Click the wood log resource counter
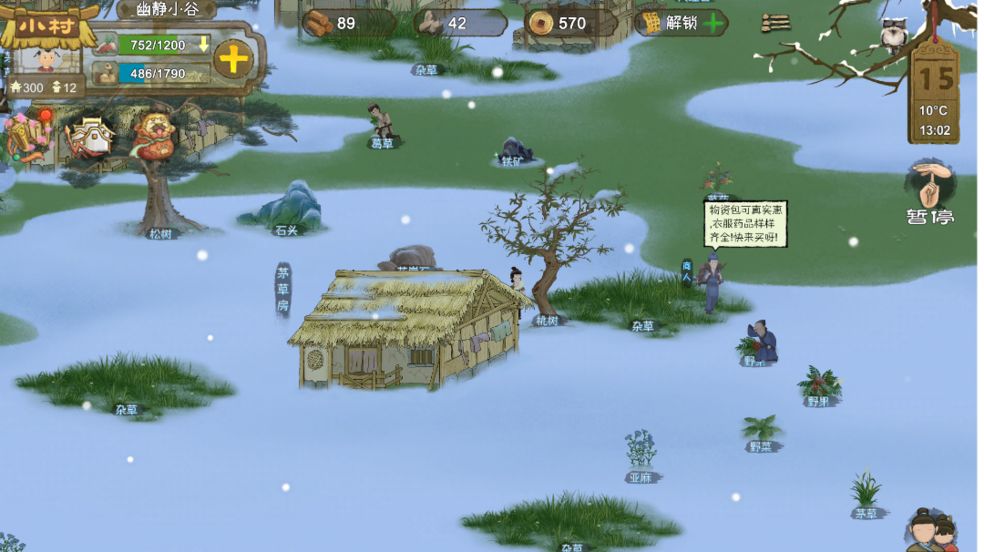This screenshot has width=984, height=552. (337, 23)
